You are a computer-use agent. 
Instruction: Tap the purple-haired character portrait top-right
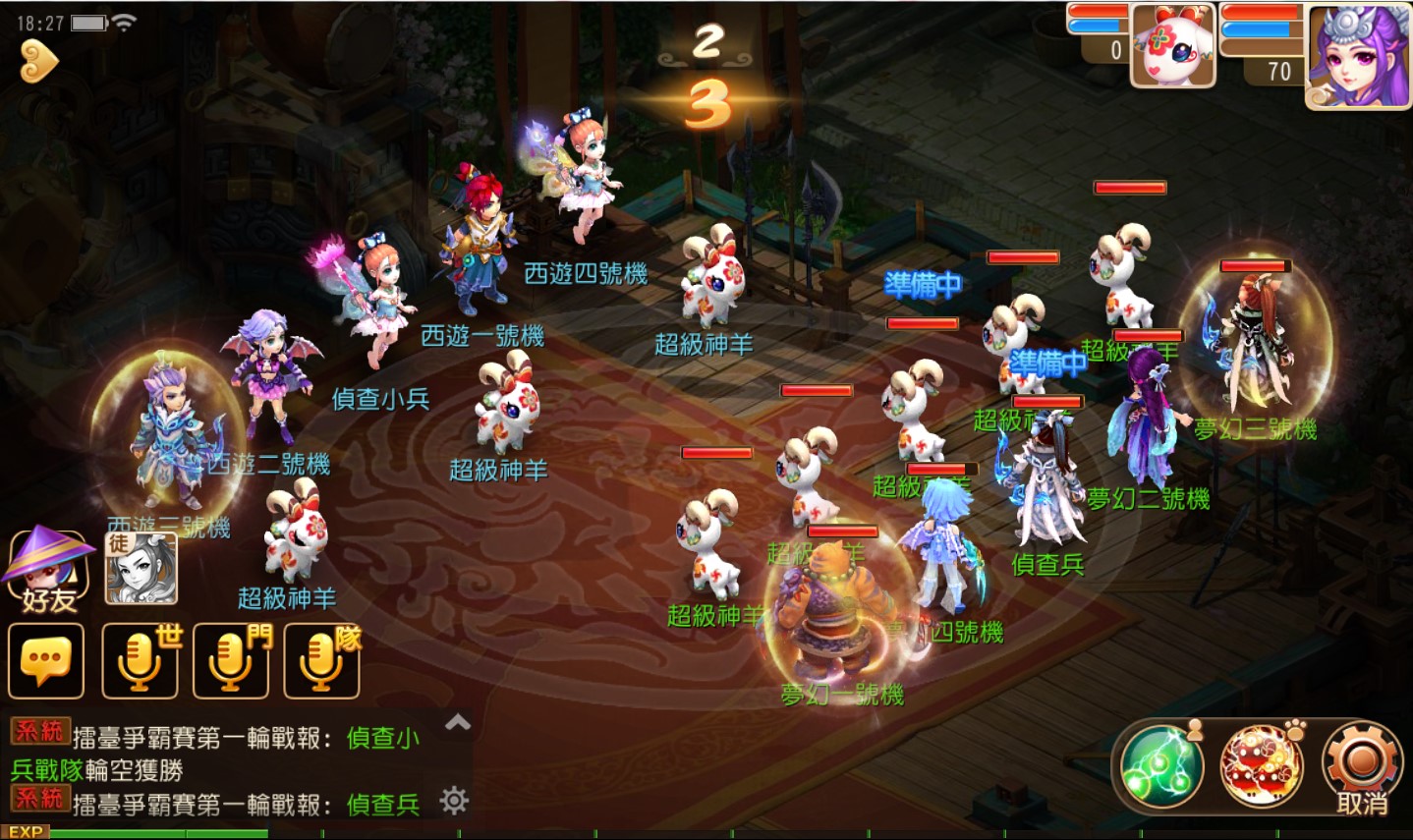pos(1355,56)
